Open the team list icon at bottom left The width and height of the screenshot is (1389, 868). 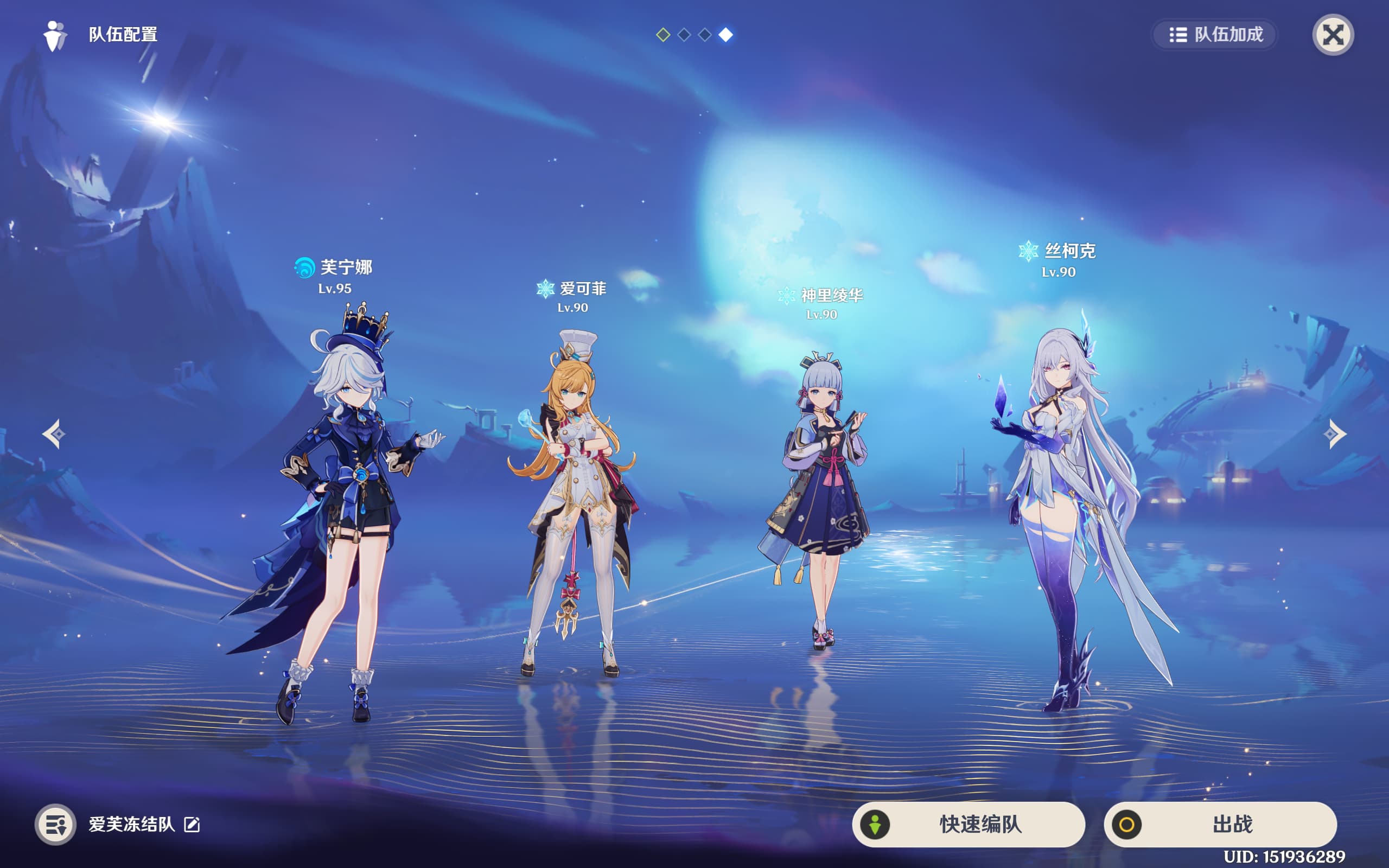(x=56, y=825)
